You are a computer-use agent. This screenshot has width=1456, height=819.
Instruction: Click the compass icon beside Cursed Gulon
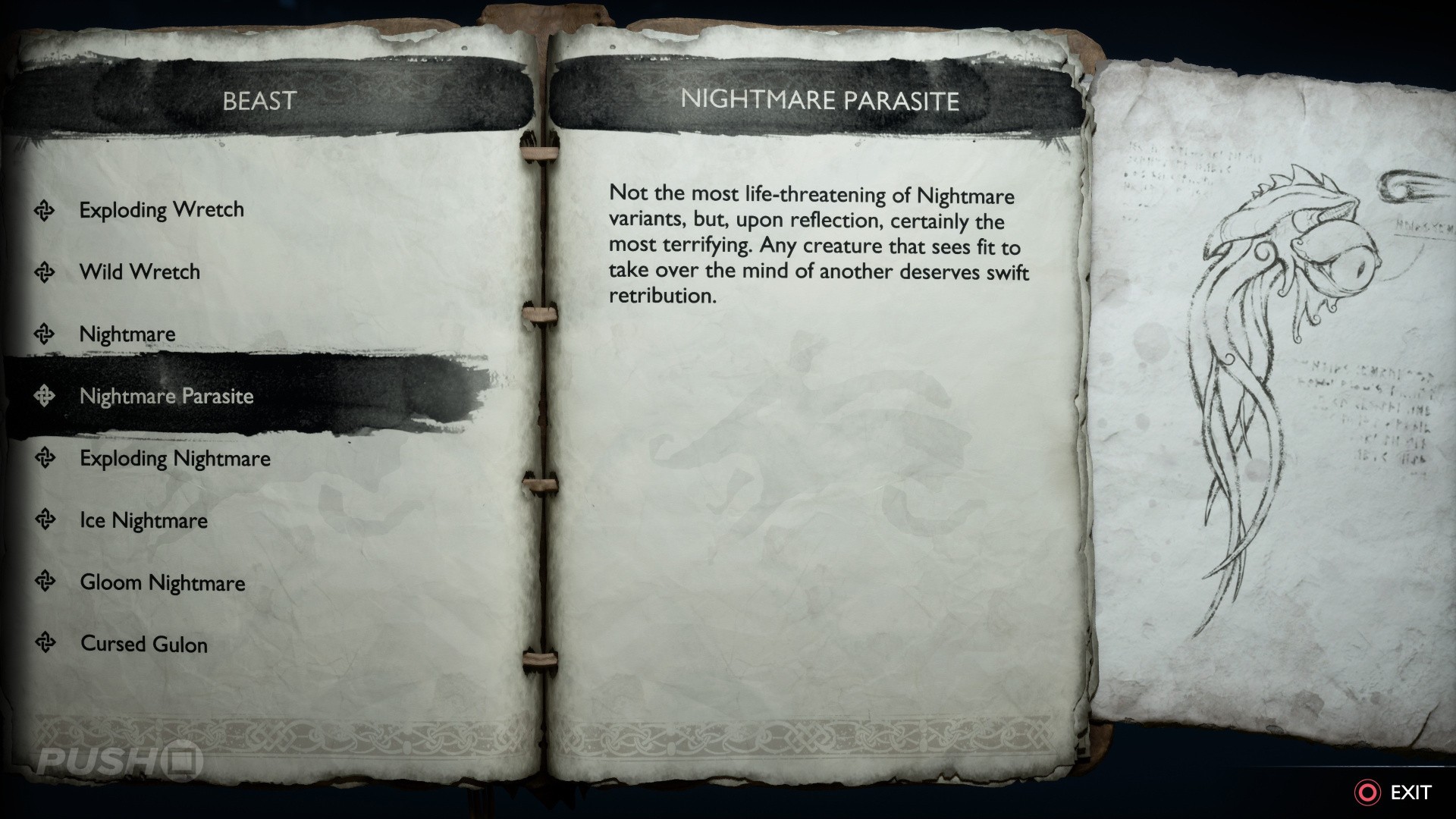tap(45, 645)
